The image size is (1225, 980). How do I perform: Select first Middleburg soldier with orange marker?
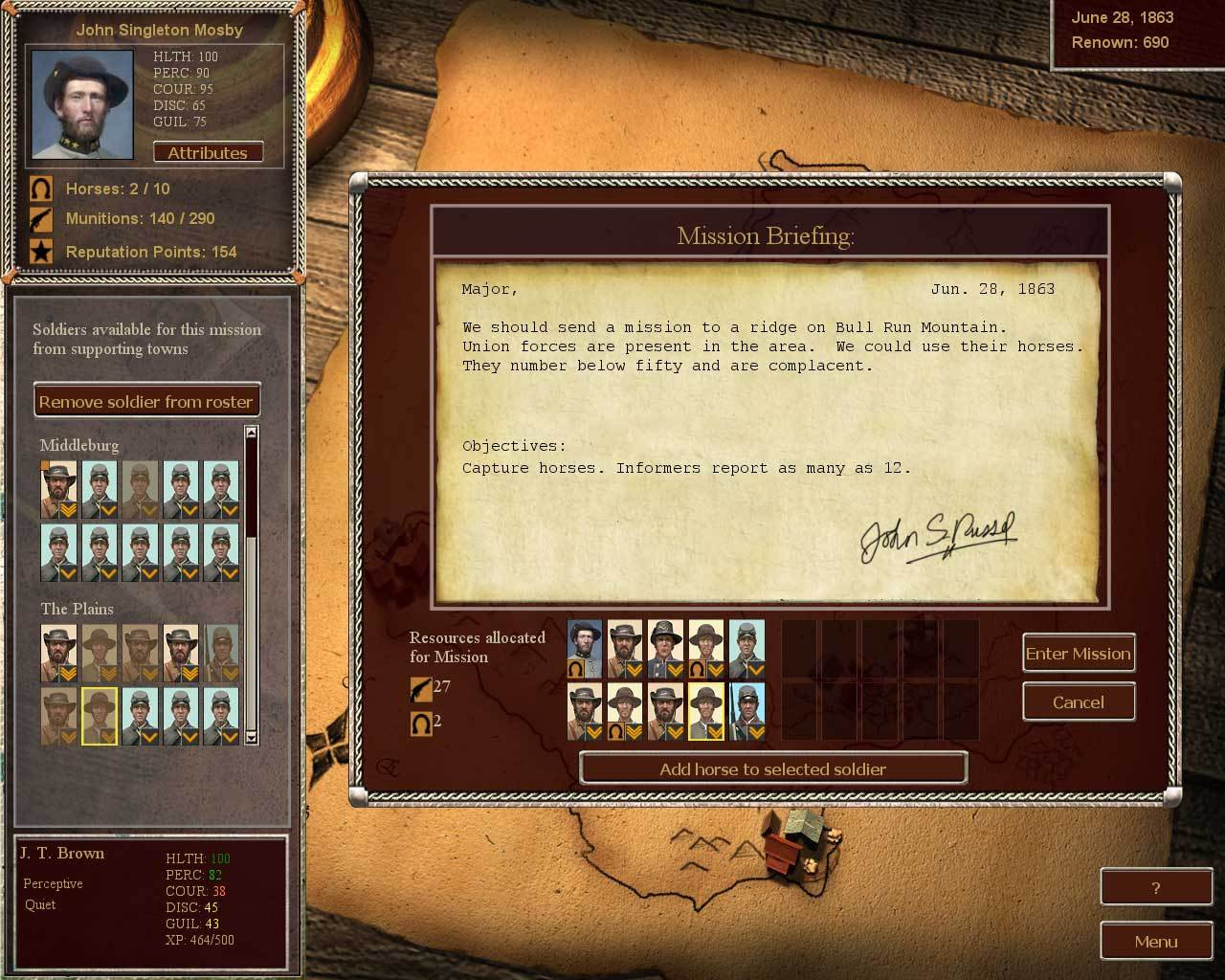[x=59, y=489]
